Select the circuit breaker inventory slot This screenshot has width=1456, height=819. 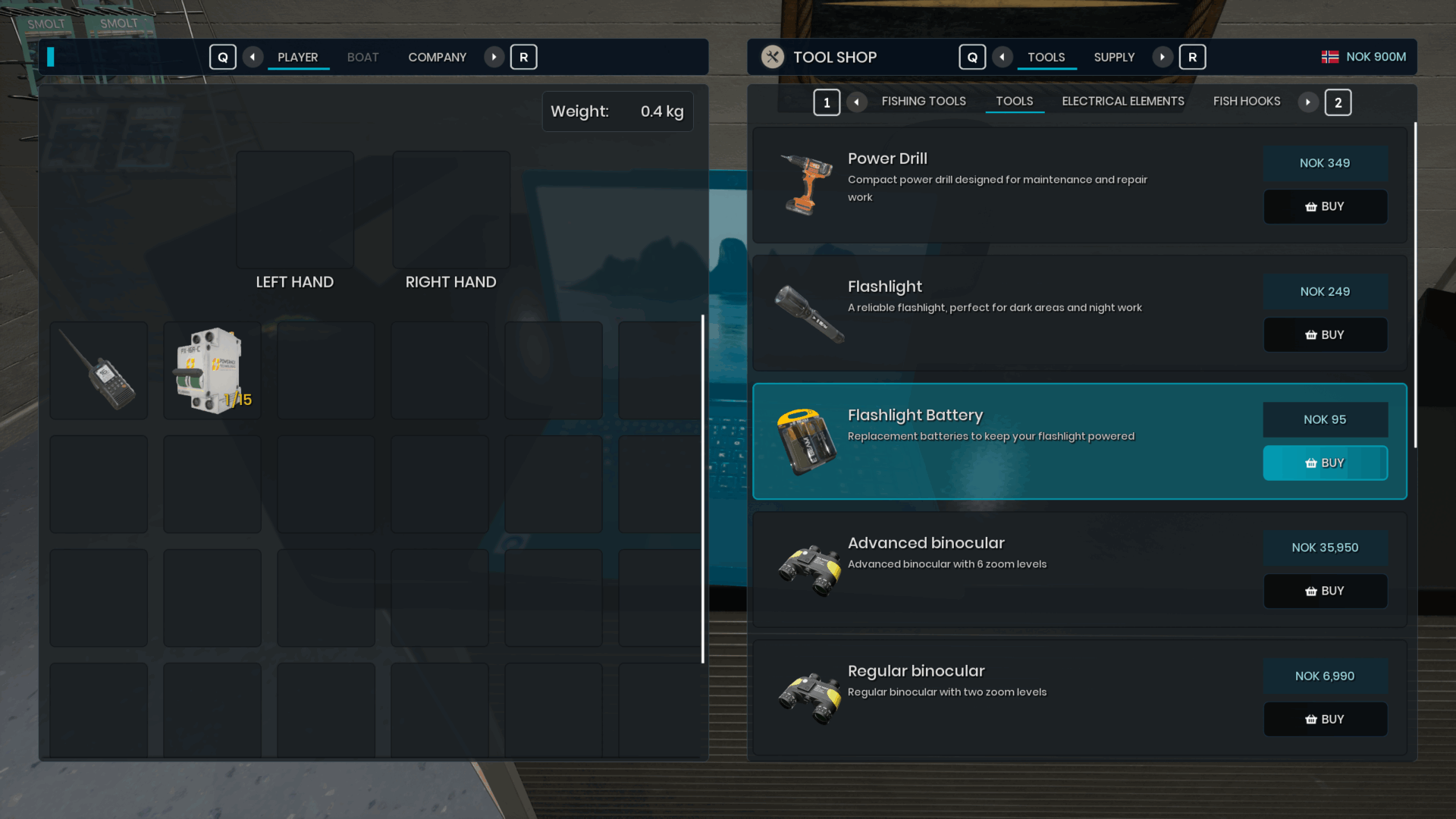click(x=212, y=371)
